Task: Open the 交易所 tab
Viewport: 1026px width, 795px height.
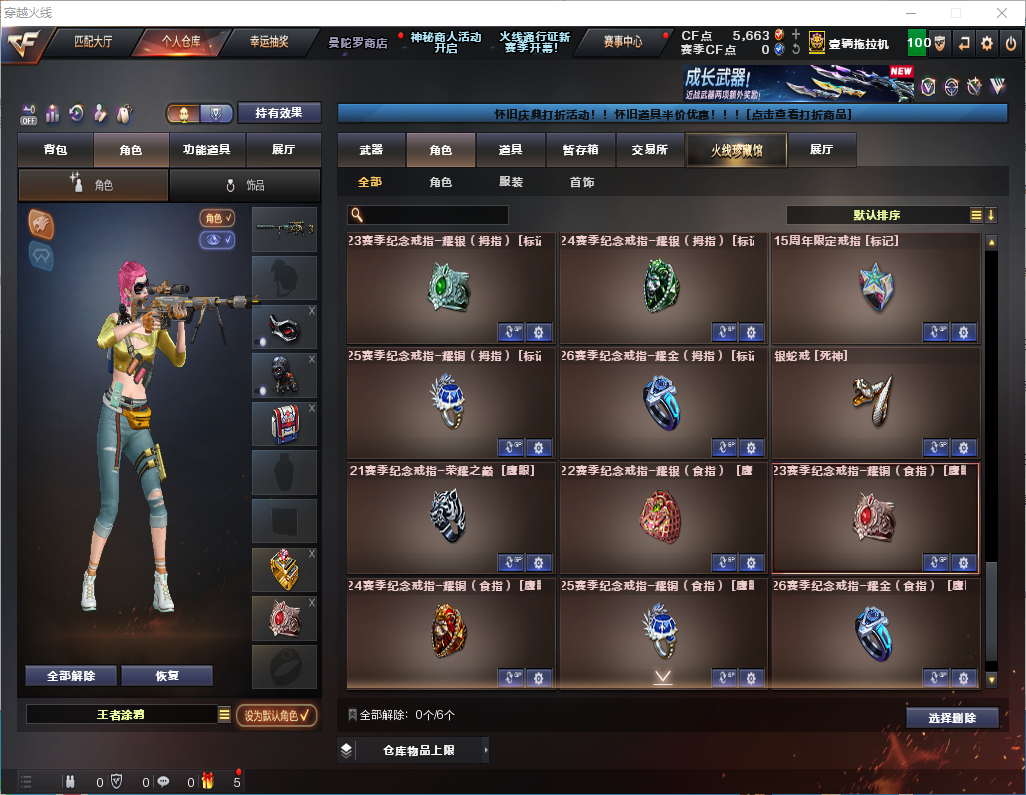Action: coord(649,150)
